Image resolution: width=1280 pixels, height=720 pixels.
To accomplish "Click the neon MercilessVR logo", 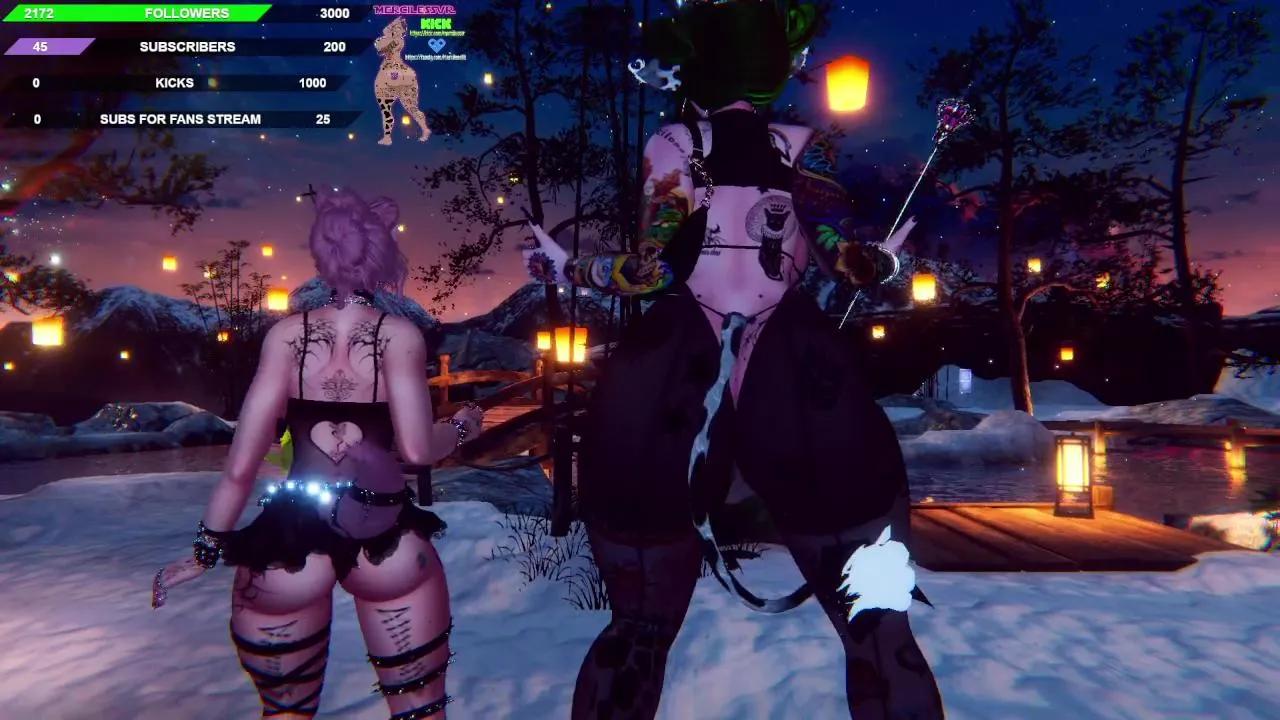I will pos(415,9).
